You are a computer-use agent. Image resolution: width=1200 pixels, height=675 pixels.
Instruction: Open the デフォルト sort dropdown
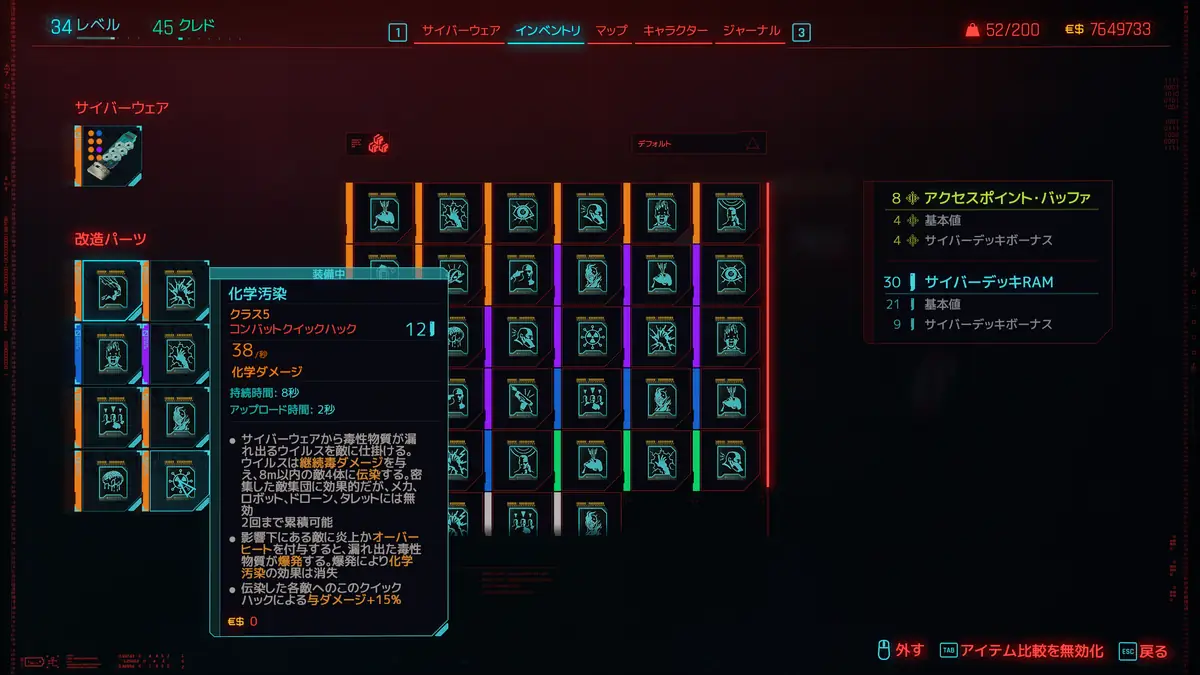point(698,144)
